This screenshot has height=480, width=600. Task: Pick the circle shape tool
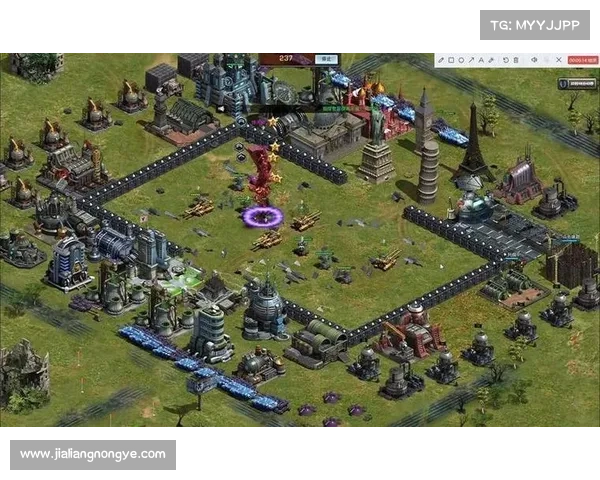pyautogui.click(x=462, y=60)
